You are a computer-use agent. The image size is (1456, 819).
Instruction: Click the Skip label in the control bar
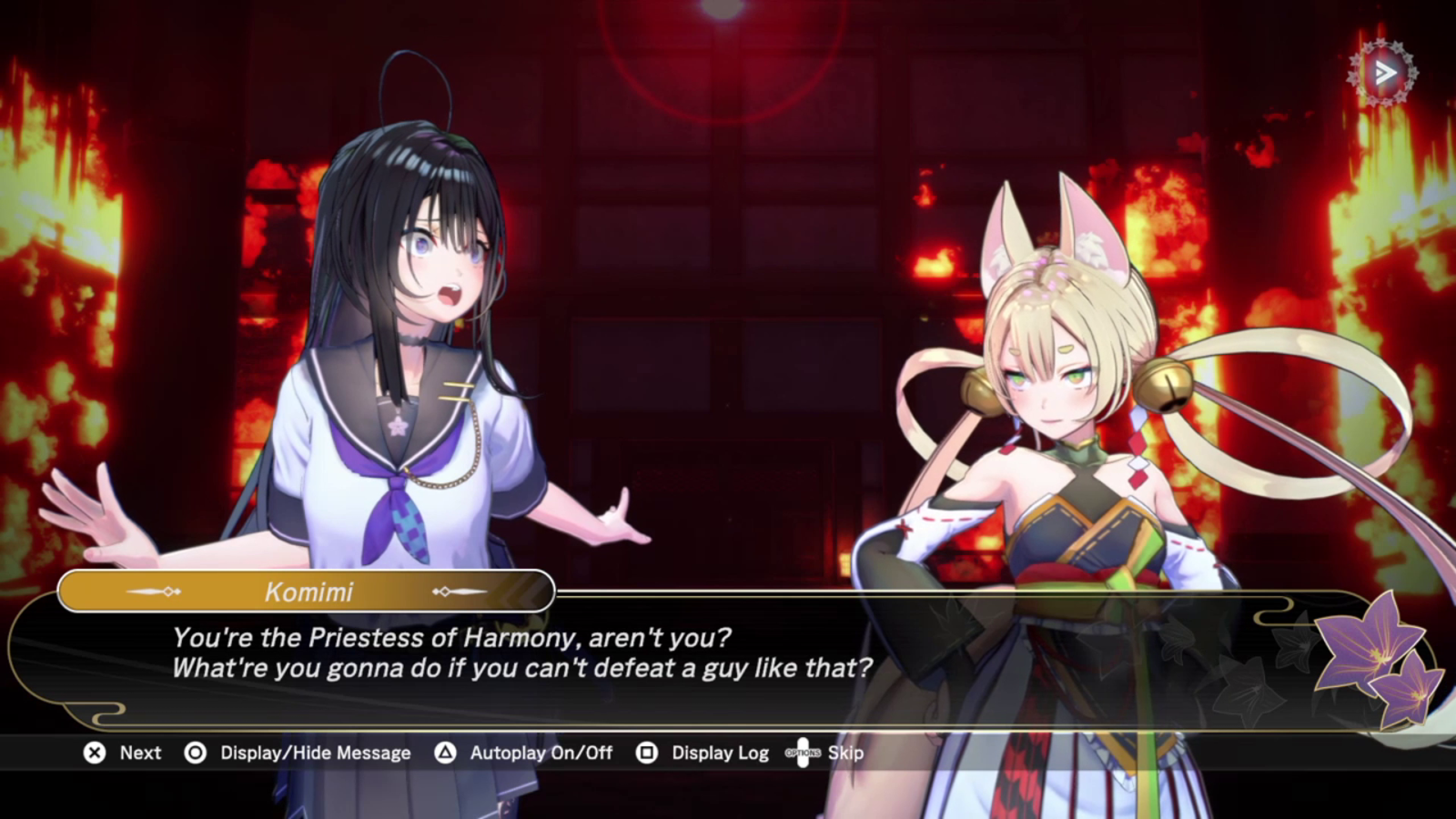point(844,753)
